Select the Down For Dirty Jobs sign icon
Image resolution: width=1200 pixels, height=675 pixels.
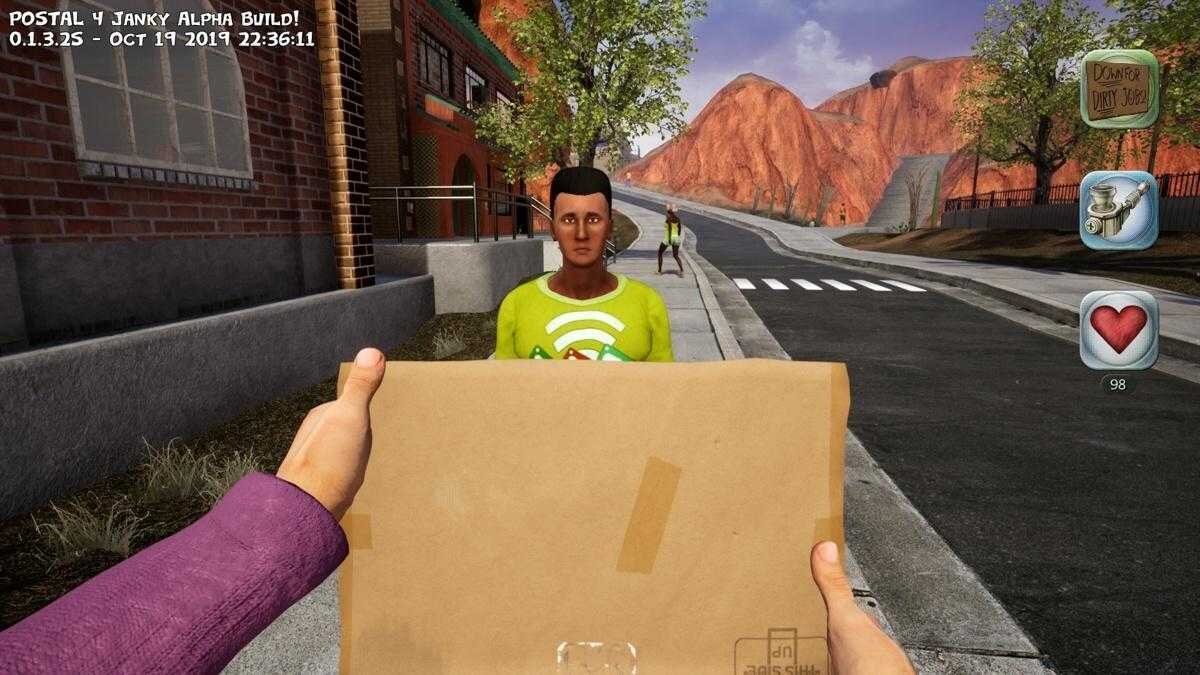pyautogui.click(x=1119, y=88)
